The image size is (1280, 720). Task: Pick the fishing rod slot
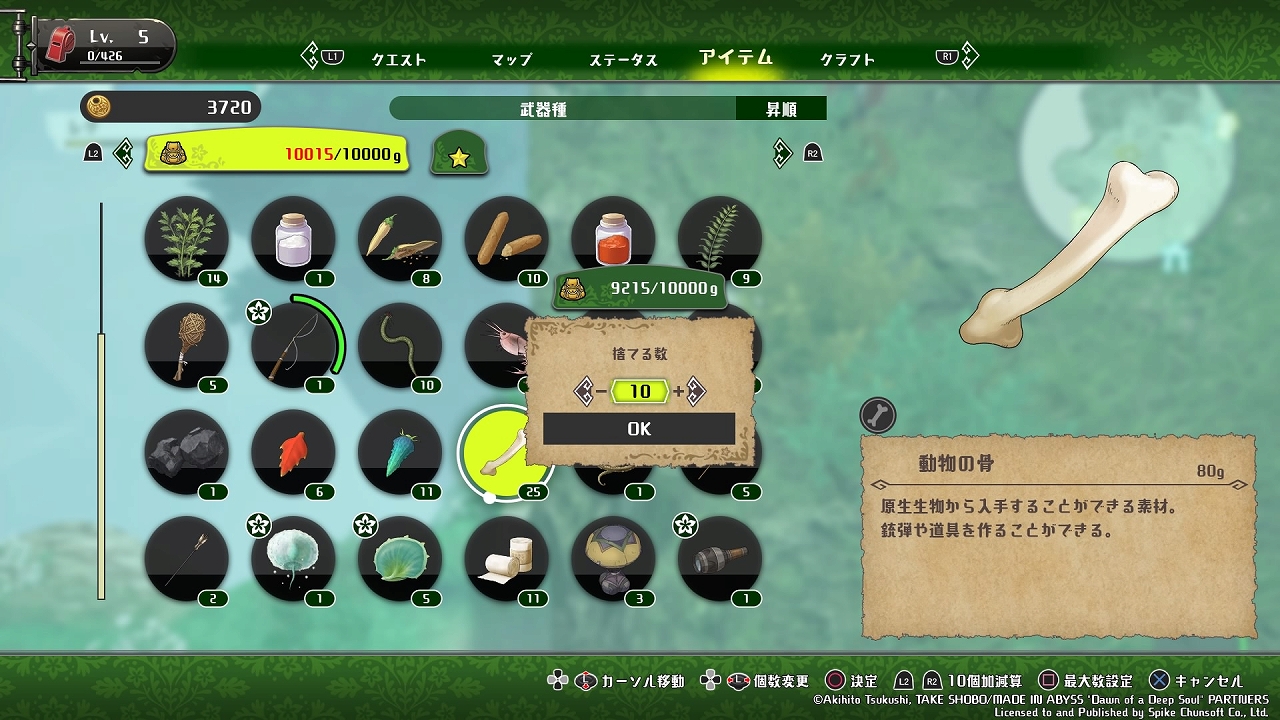293,346
